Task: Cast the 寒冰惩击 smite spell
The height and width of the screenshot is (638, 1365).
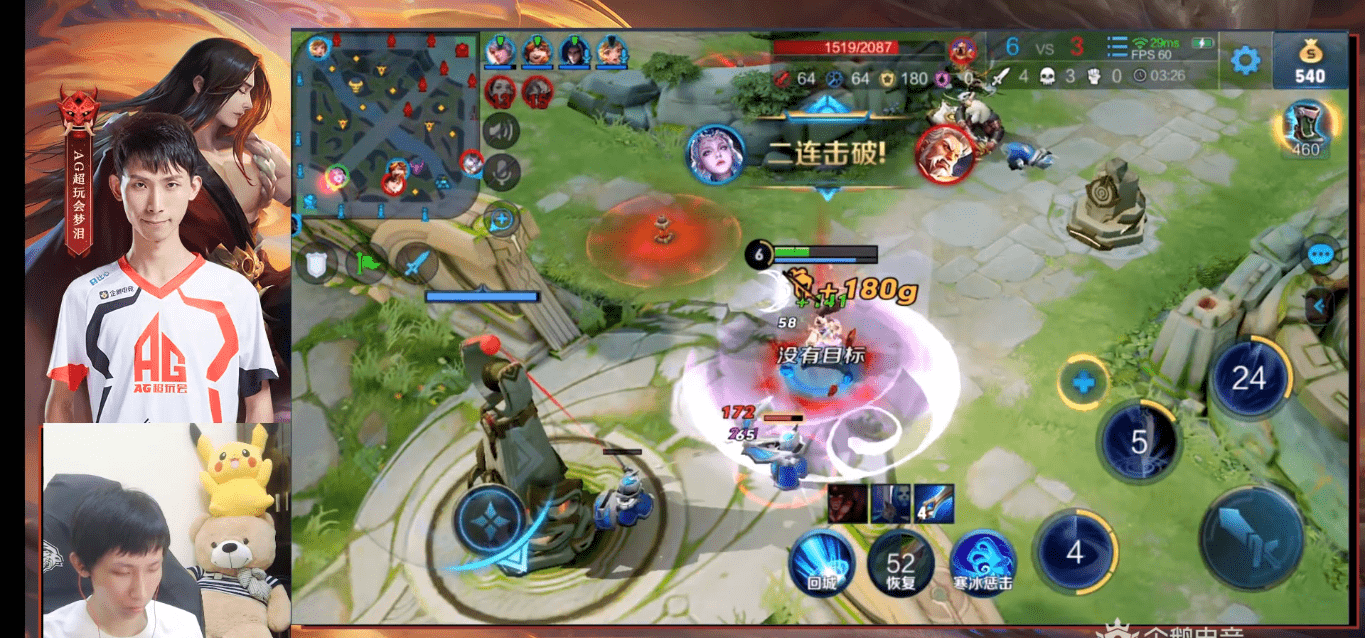Action: click(x=982, y=563)
